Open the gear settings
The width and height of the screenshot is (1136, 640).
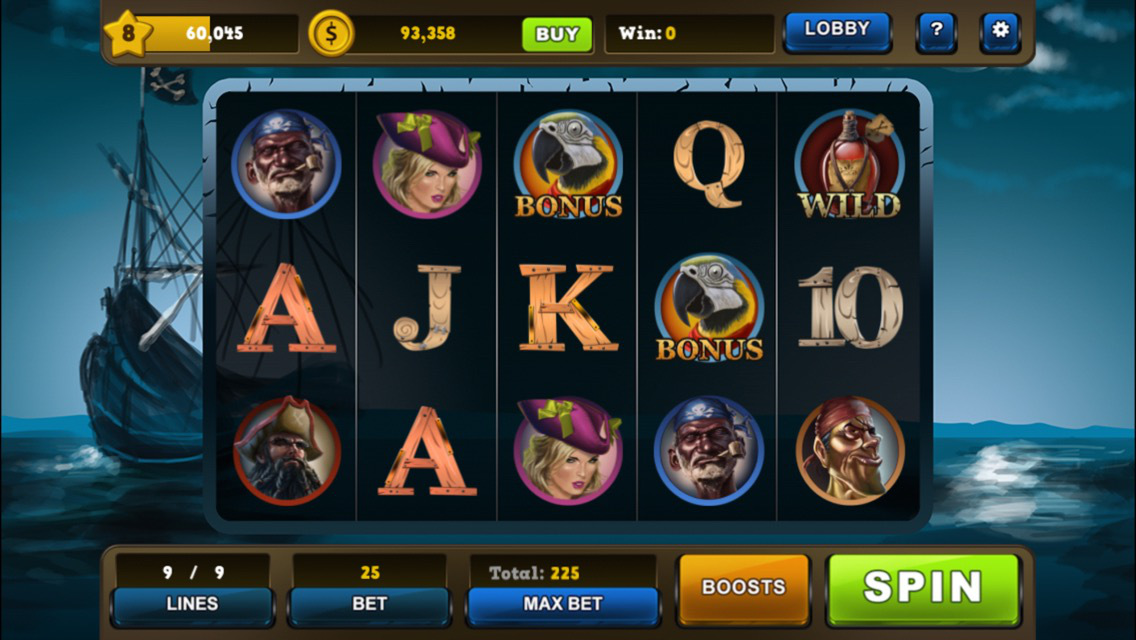[999, 31]
